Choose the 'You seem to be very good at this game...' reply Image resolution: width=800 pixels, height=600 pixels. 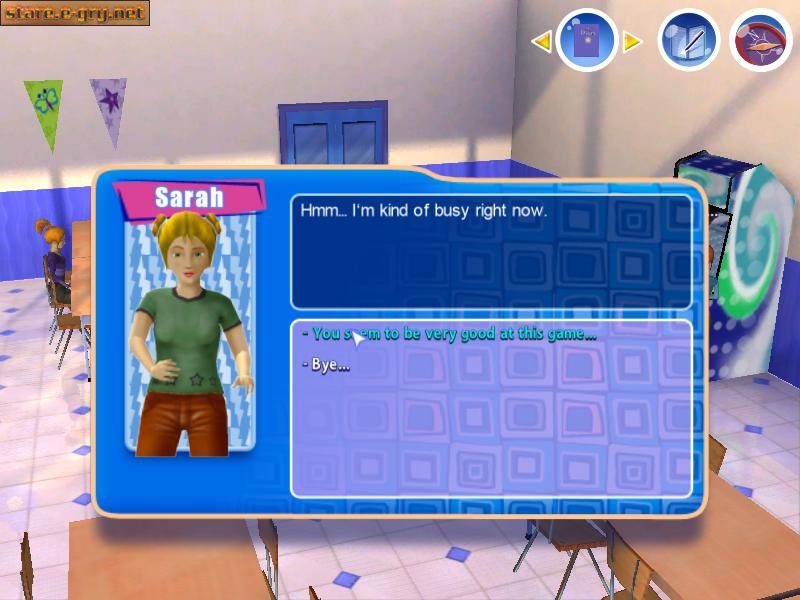click(x=454, y=335)
